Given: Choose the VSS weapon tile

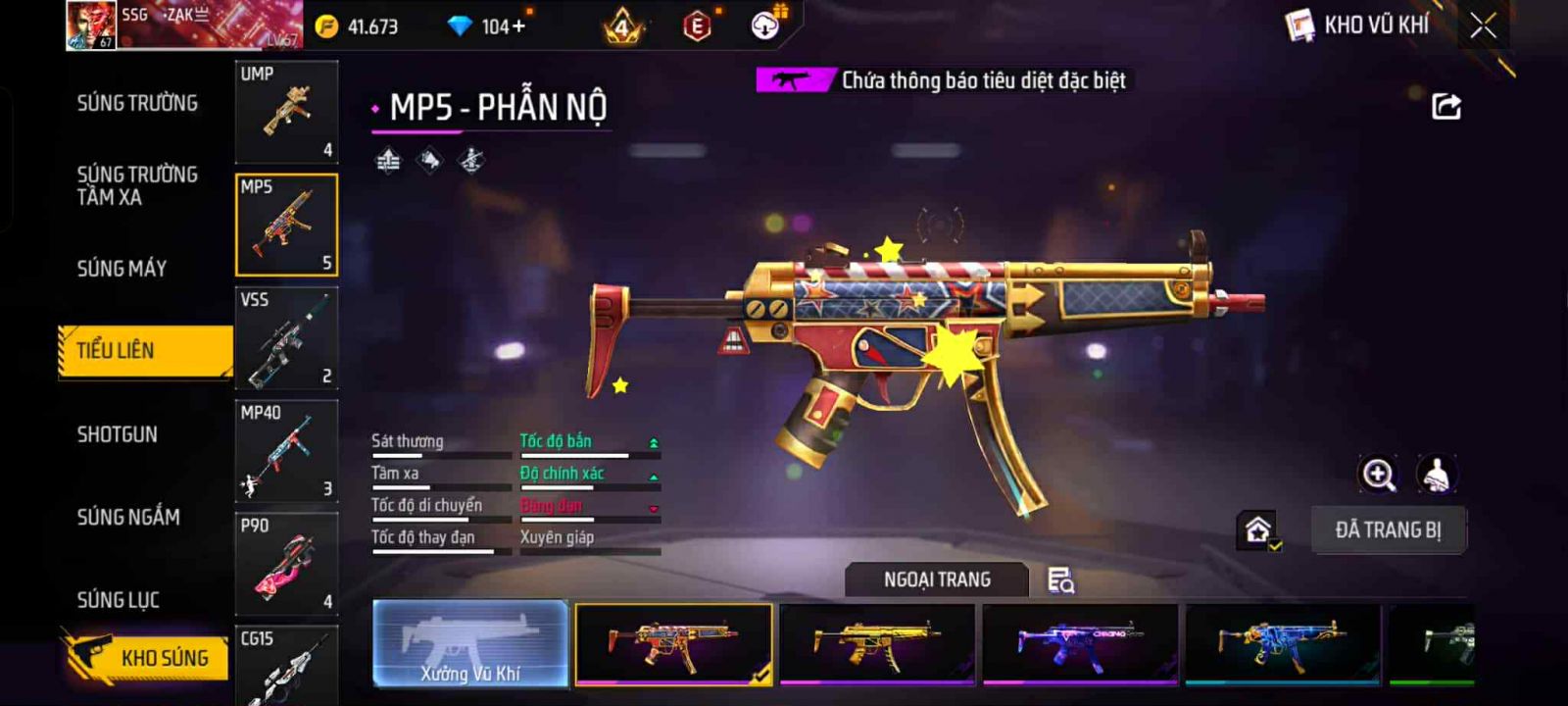Looking at the screenshot, I should tap(286, 338).
